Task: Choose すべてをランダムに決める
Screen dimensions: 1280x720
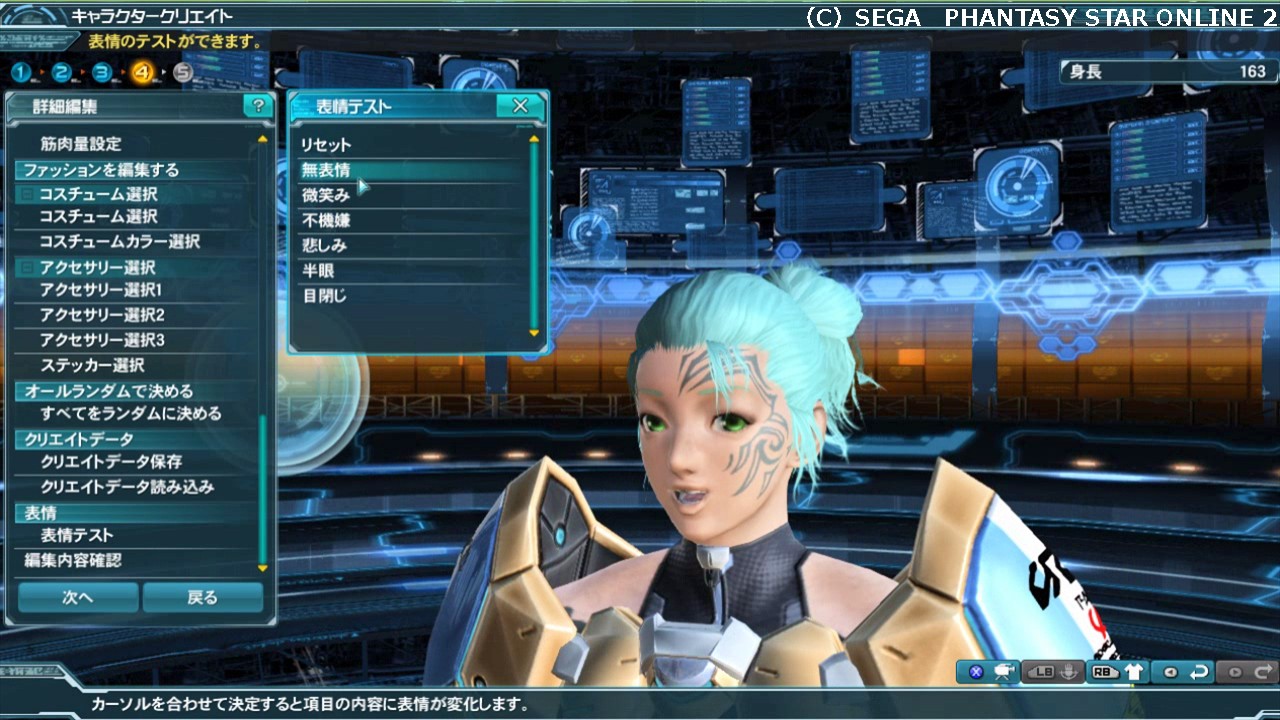Action: click(x=131, y=413)
